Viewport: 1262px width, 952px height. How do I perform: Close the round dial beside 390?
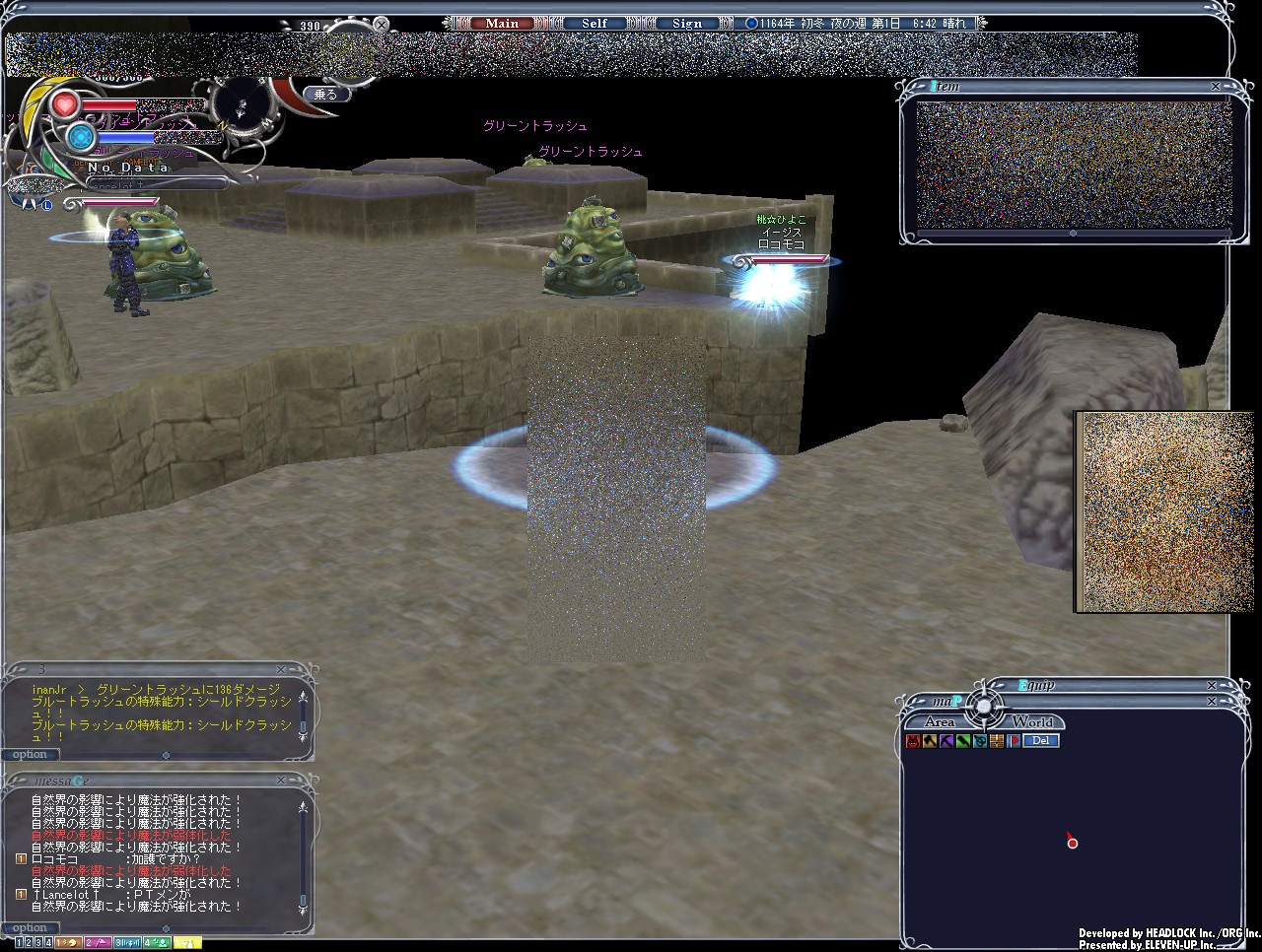[382, 25]
